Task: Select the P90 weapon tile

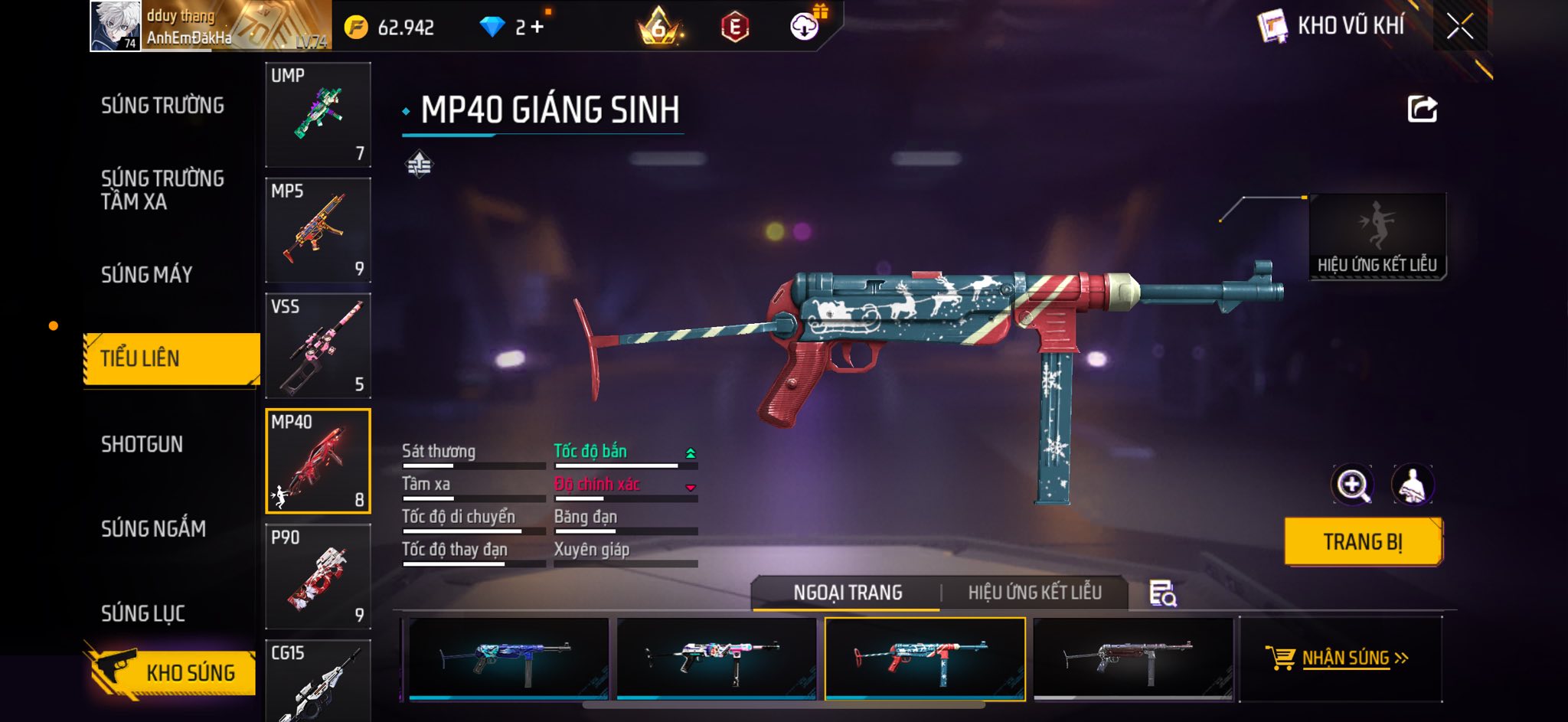Action: click(x=318, y=577)
